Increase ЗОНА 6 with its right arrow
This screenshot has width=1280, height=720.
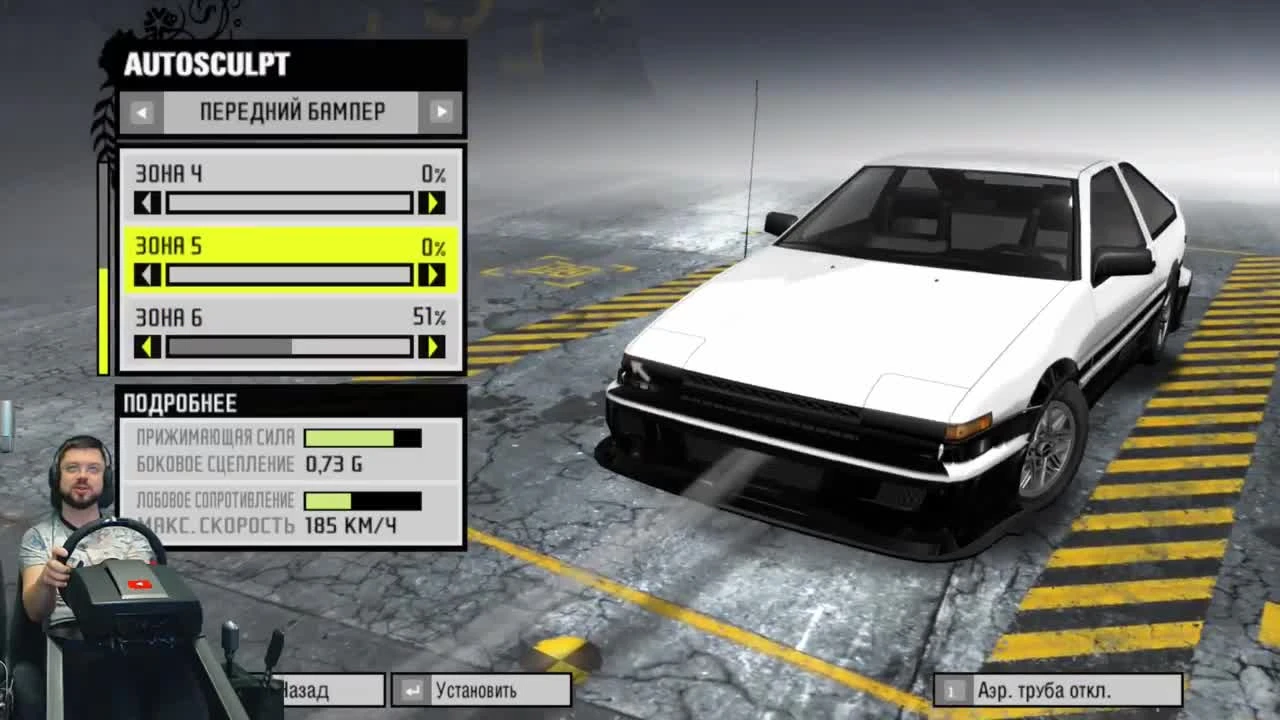434,347
